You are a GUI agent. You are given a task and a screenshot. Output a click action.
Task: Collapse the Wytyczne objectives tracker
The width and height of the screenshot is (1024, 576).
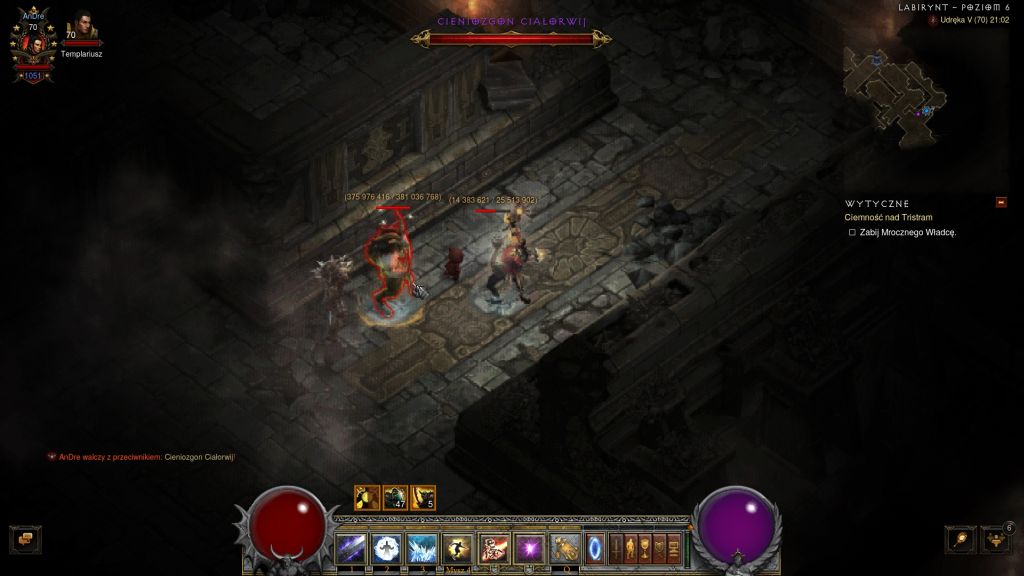[x=1001, y=202]
